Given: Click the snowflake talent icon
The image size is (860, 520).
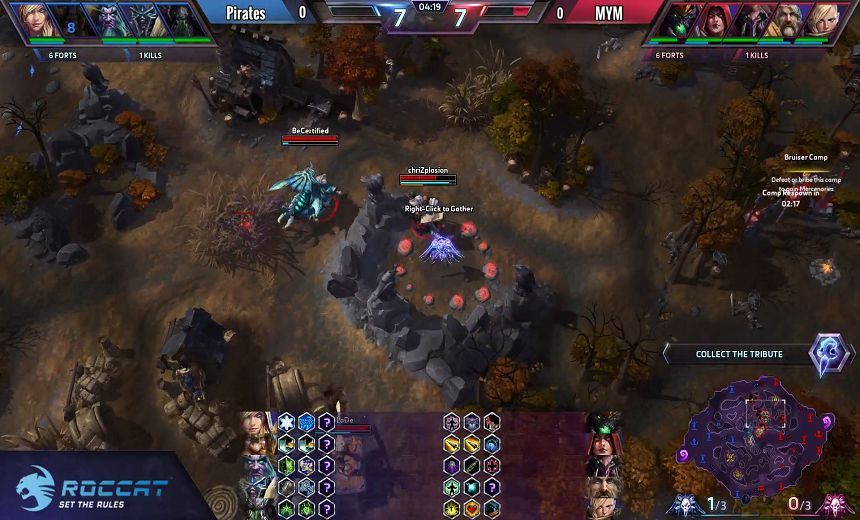Looking at the screenshot, I should click(x=286, y=422).
